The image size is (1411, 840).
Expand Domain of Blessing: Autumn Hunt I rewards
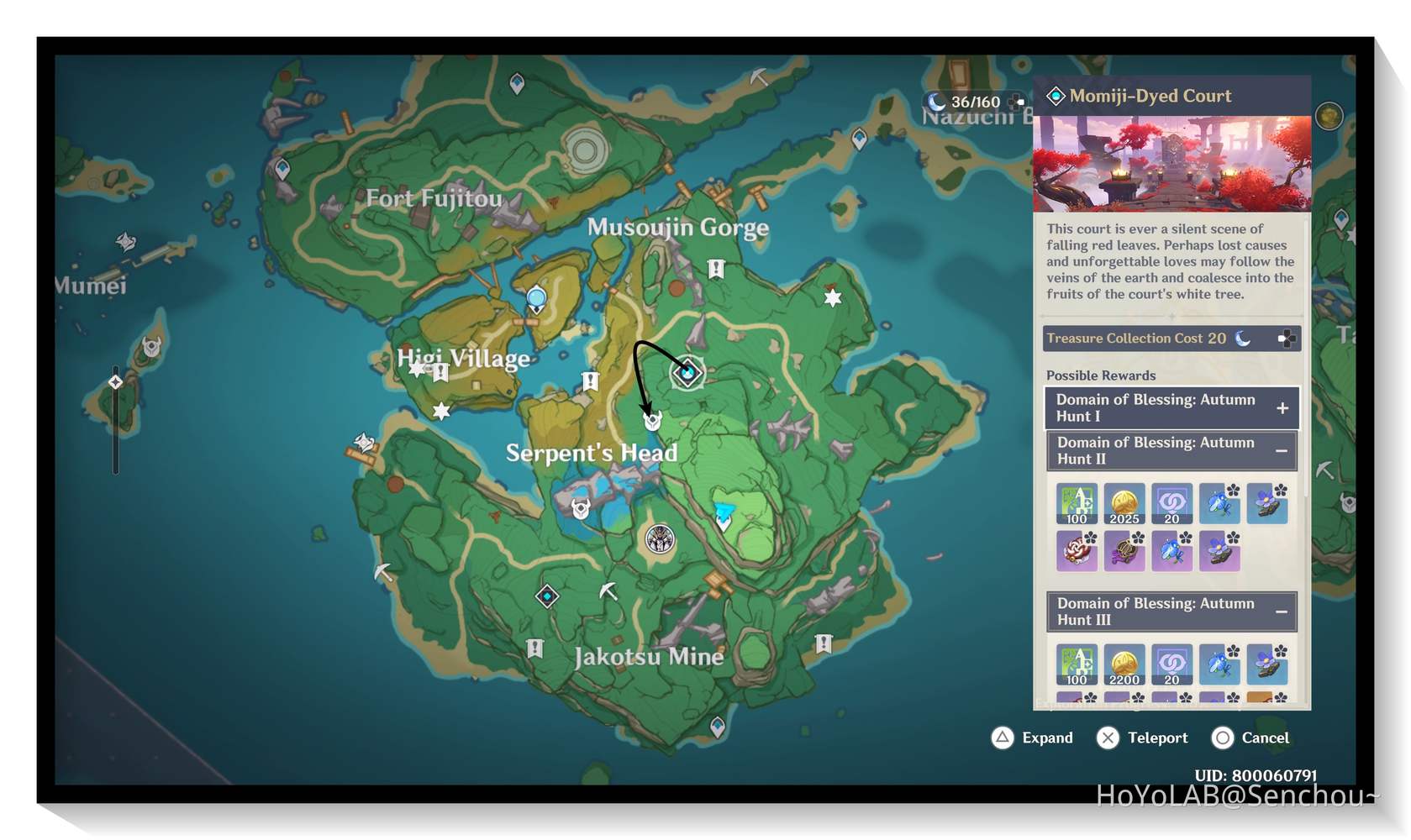[1282, 407]
